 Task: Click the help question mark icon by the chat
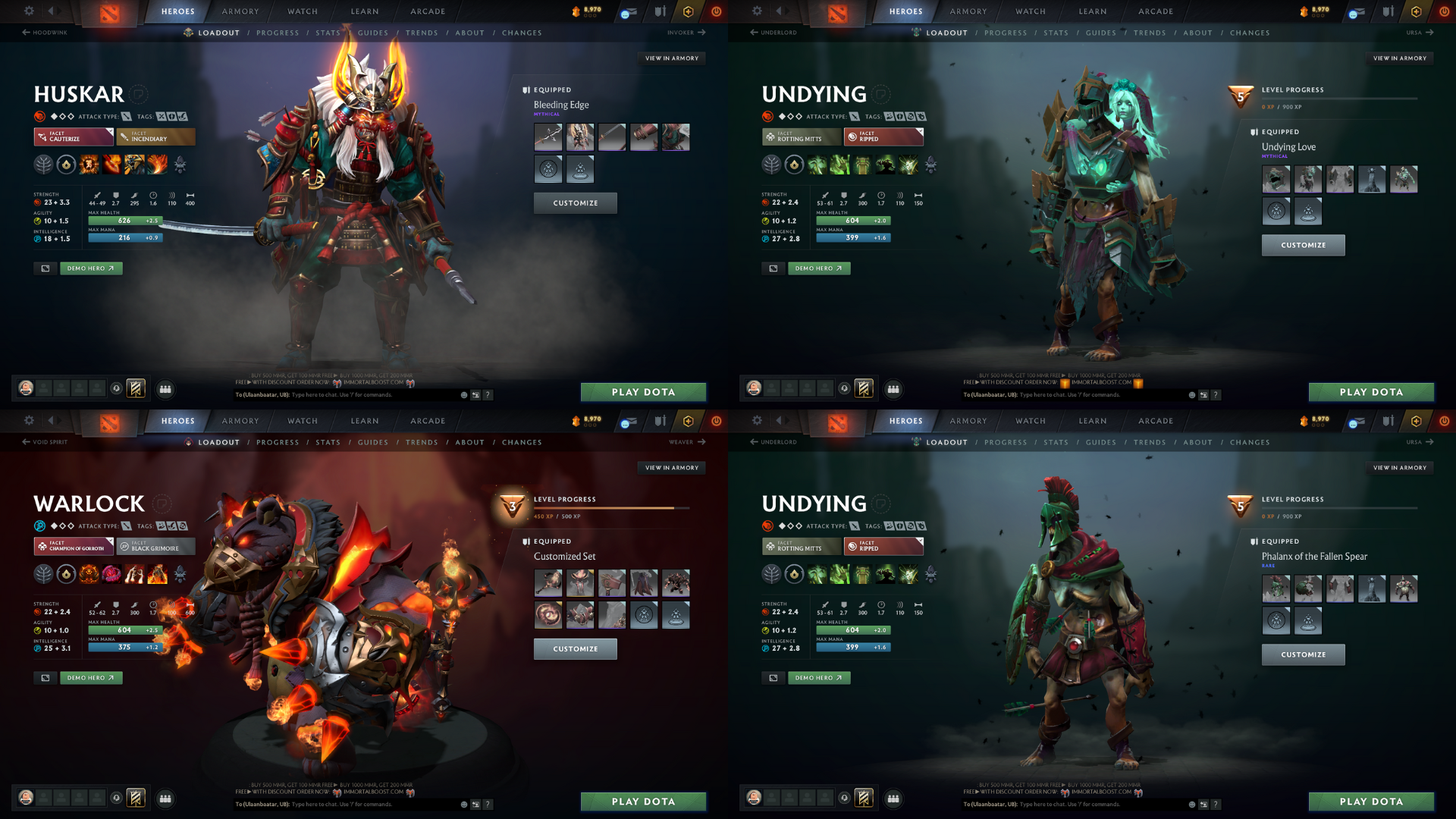488,394
